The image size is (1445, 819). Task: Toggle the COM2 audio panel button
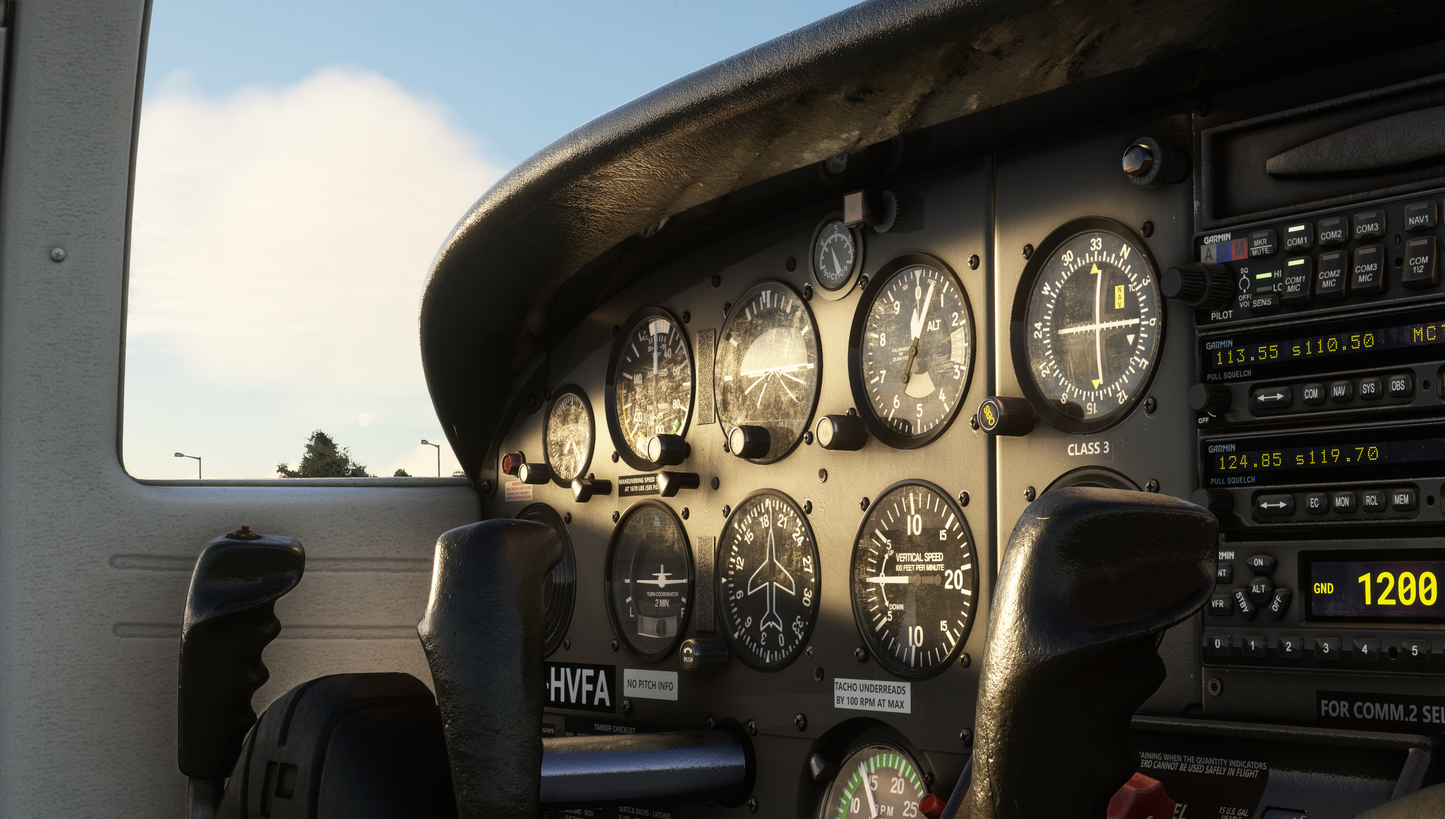(1332, 231)
